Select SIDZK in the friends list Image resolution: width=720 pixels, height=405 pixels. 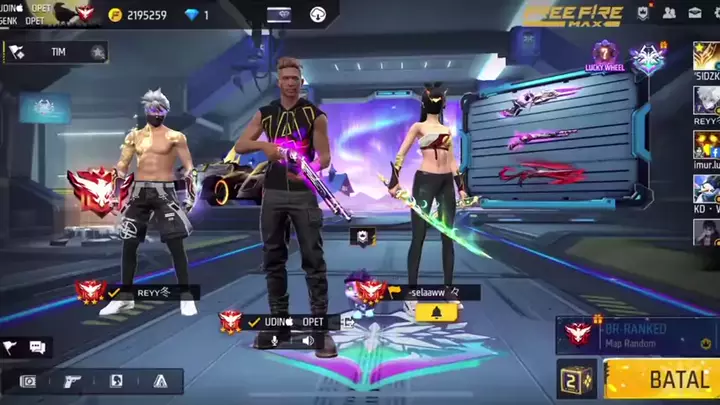(x=706, y=60)
